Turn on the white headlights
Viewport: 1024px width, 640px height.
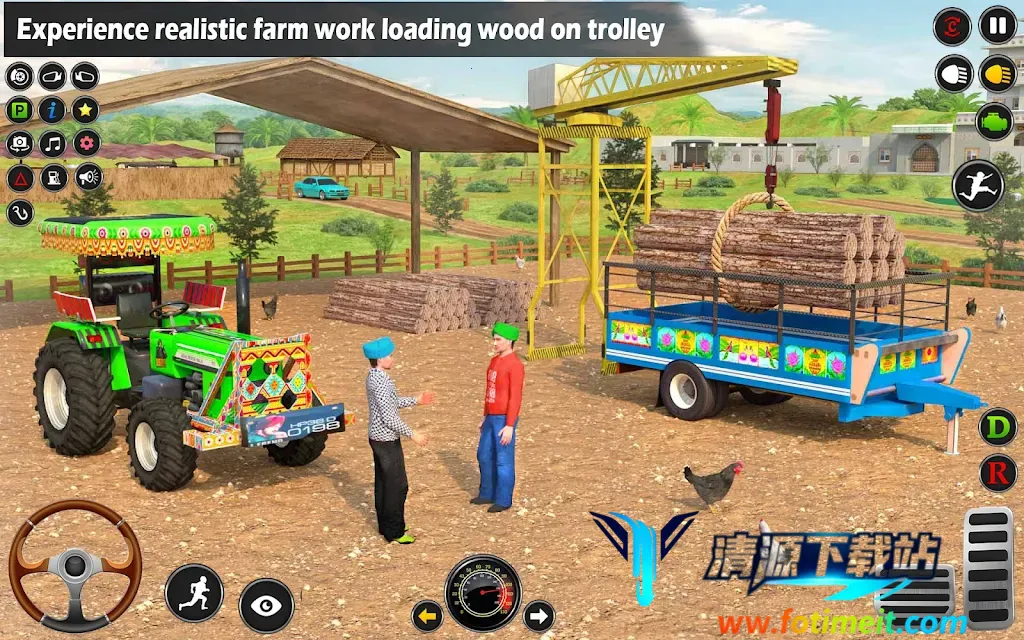954,74
